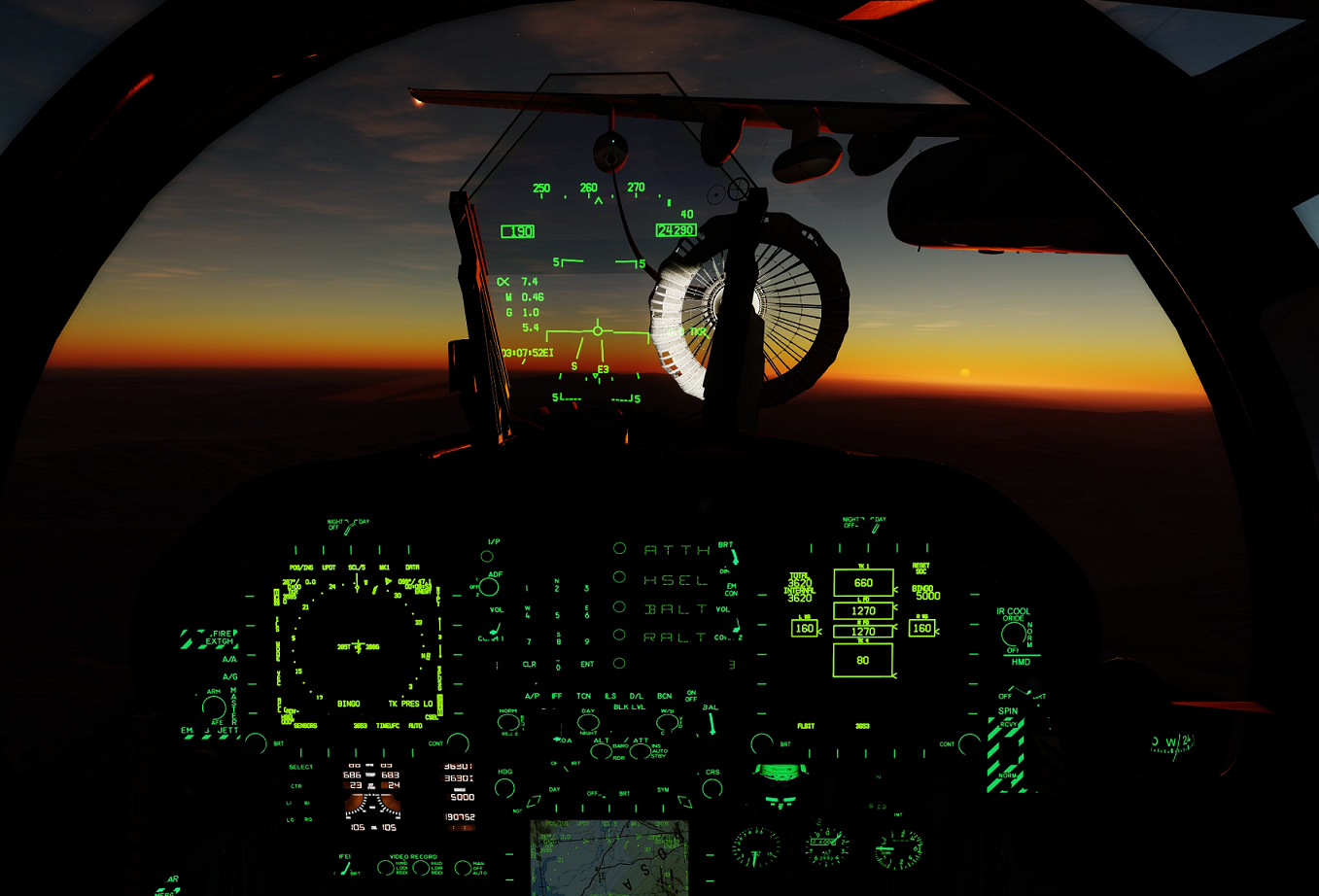Adjust the BRT knob on the left MPCD

click(x=255, y=741)
